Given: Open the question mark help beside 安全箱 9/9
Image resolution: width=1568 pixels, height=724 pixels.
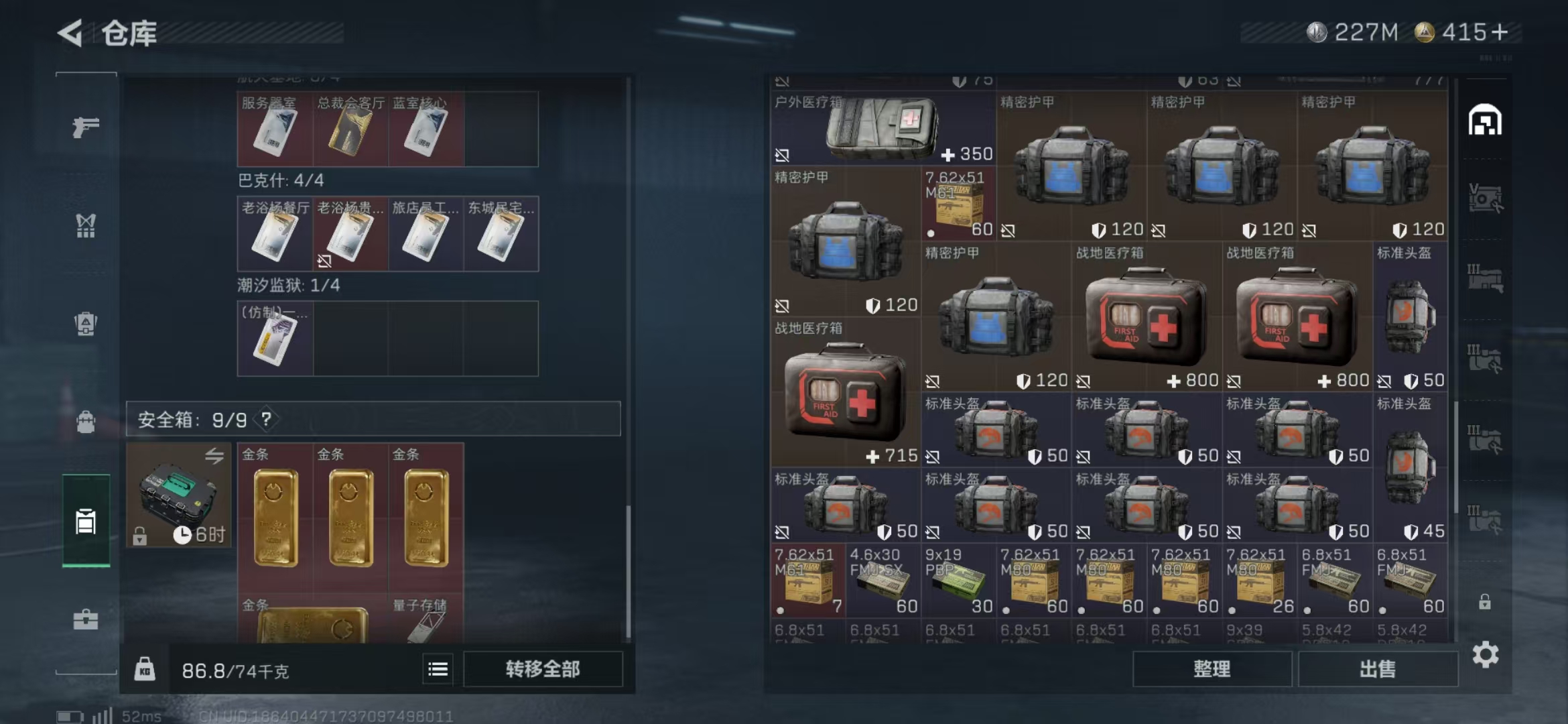Looking at the screenshot, I should point(266,420).
